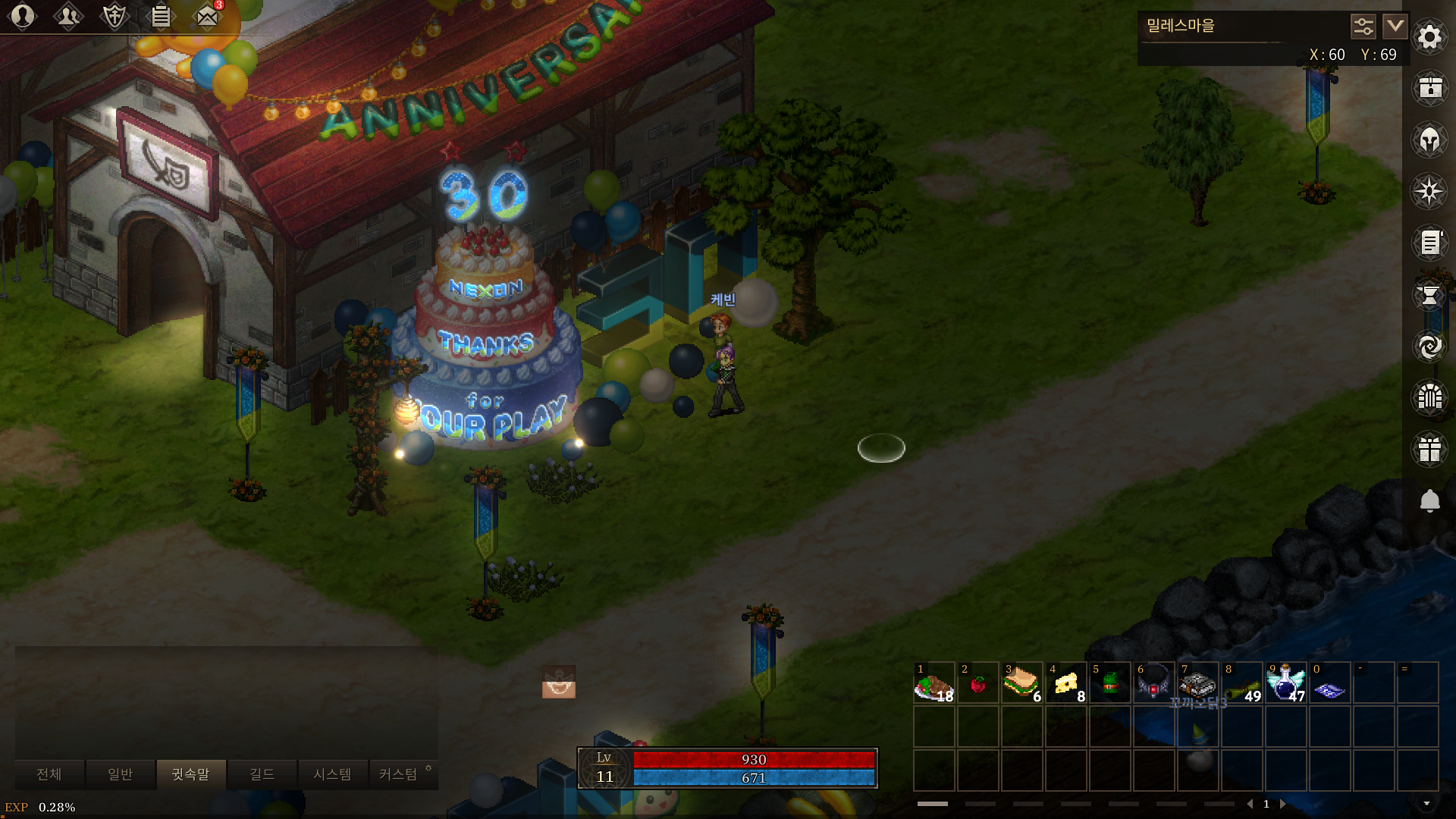Open the helmet equipment icon

1429,140
